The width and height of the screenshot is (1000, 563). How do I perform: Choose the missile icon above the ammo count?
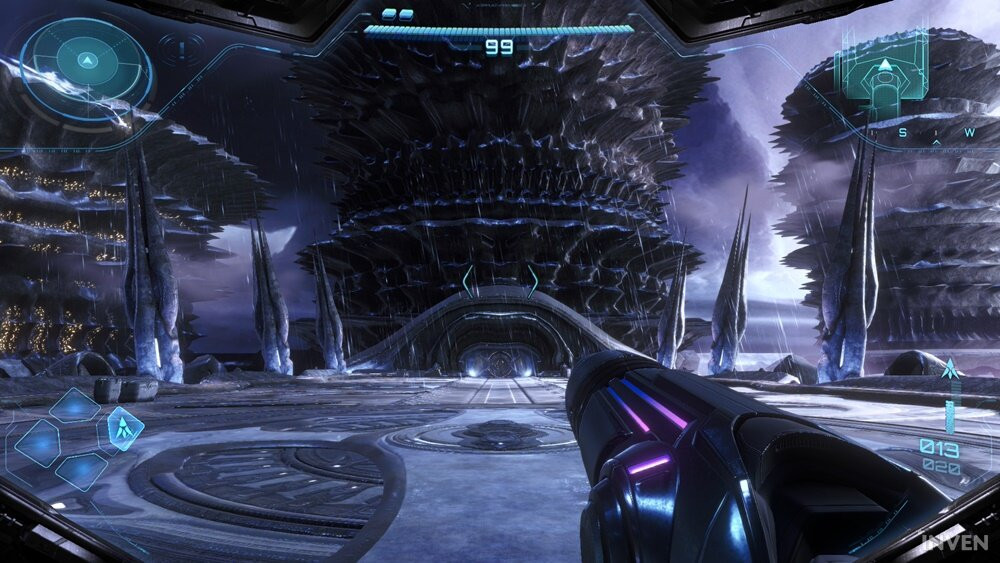[x=949, y=371]
